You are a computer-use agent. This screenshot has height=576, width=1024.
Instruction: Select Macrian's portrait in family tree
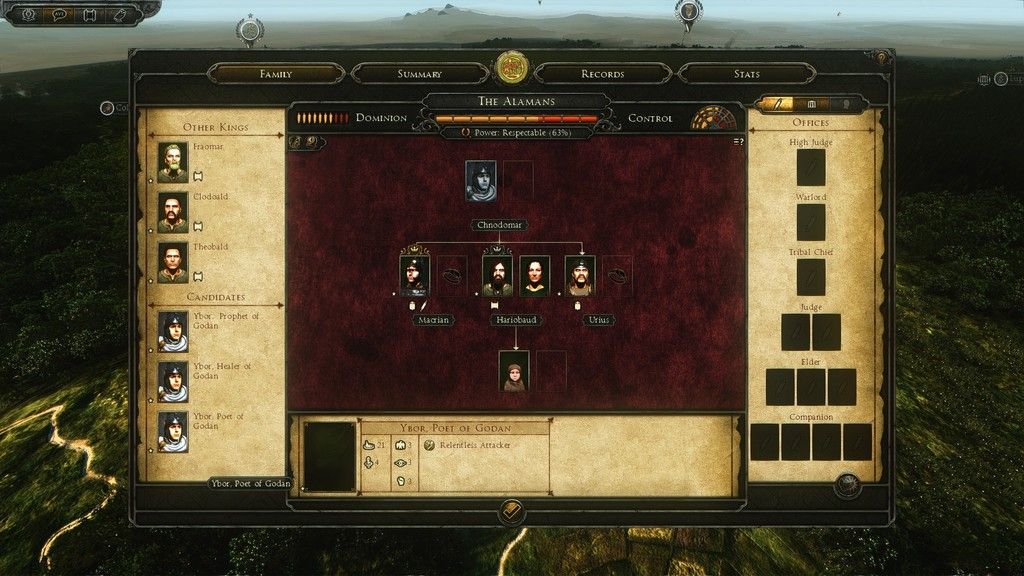pos(415,275)
